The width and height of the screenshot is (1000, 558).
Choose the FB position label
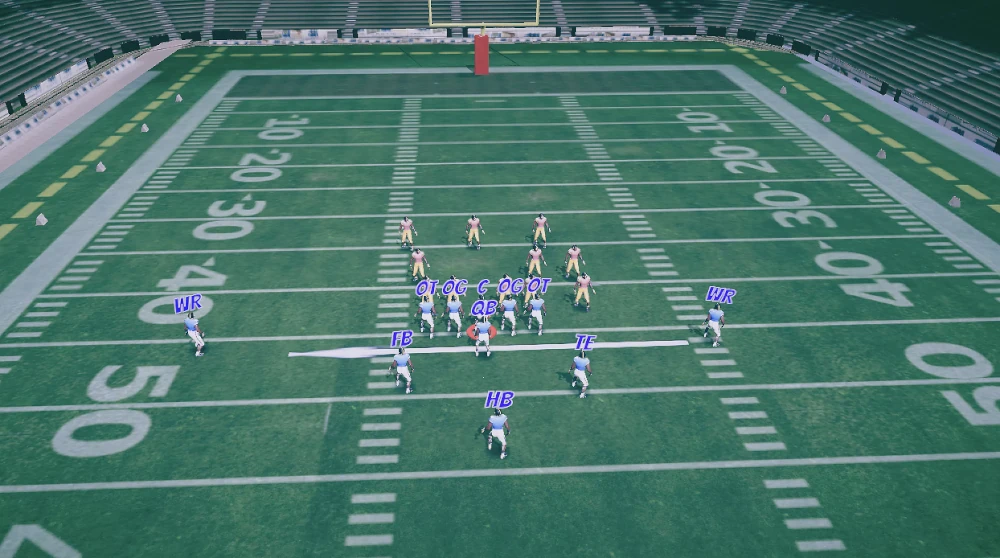pyautogui.click(x=402, y=339)
